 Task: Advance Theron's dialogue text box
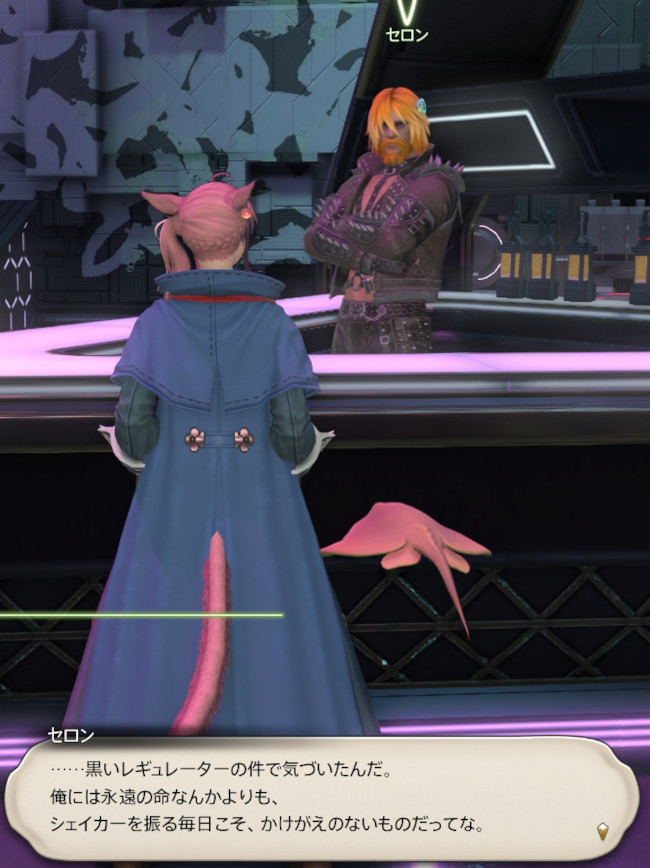click(320, 797)
